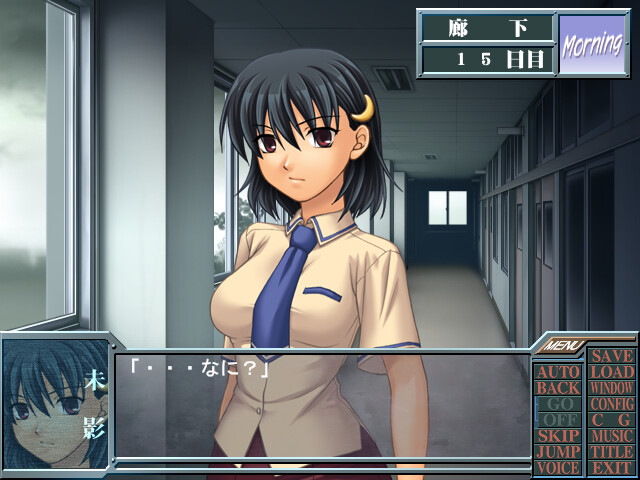640x480 pixels.
Task: Open the CG gallery
Action: click(x=610, y=420)
